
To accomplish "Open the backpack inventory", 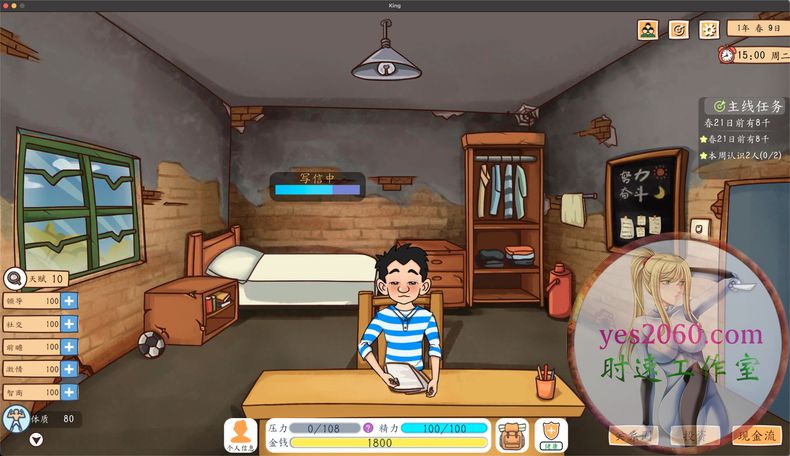I will click(x=512, y=435).
